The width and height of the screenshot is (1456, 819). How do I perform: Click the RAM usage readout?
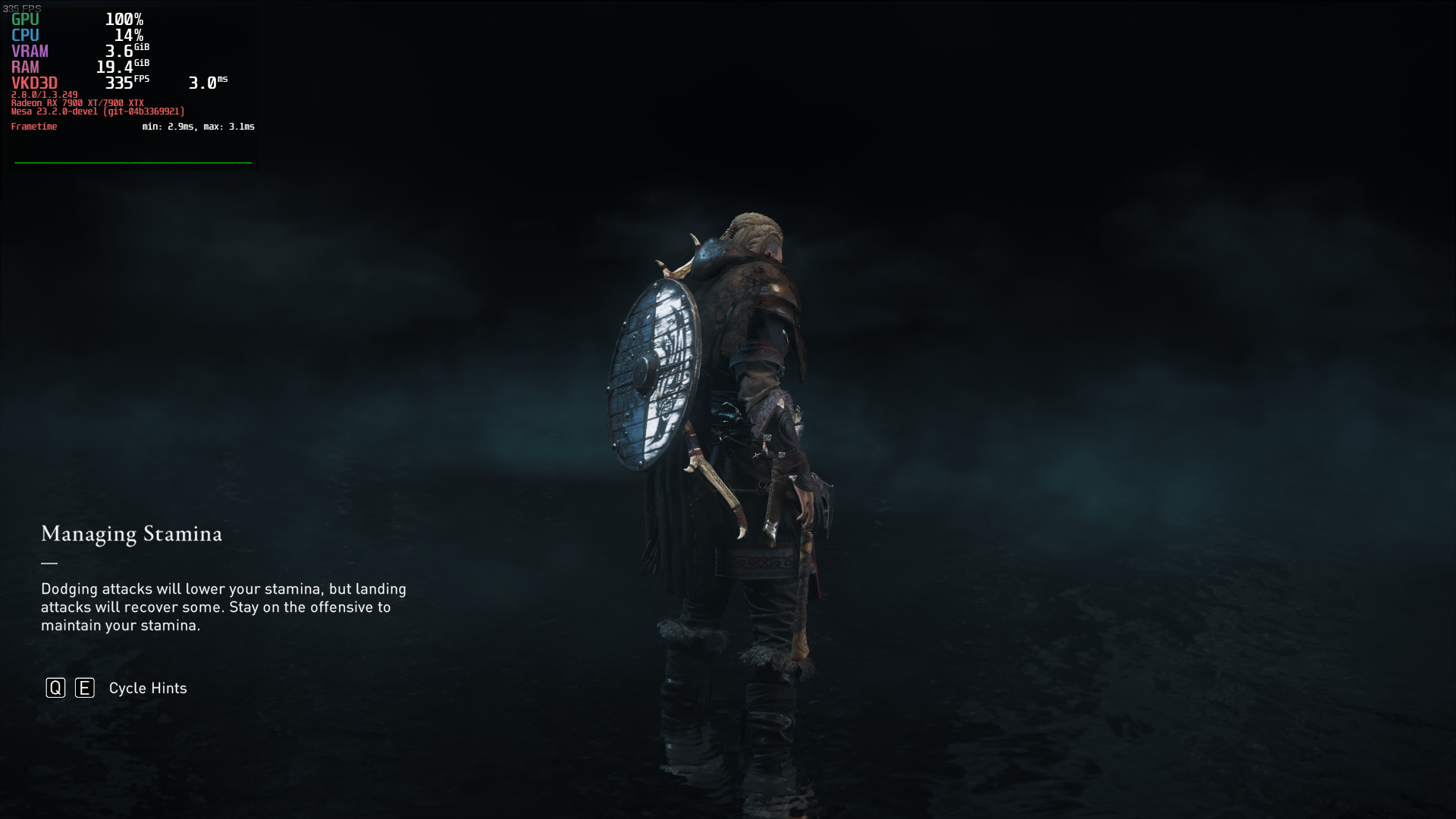click(25, 67)
